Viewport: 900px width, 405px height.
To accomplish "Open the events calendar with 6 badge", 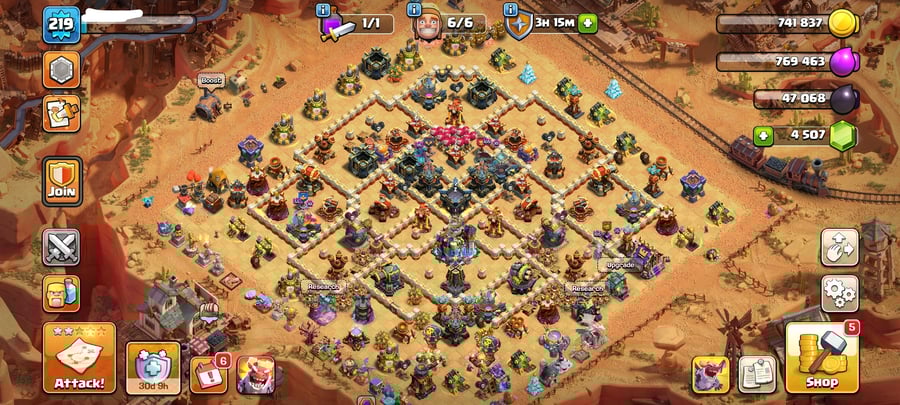I will click(208, 375).
